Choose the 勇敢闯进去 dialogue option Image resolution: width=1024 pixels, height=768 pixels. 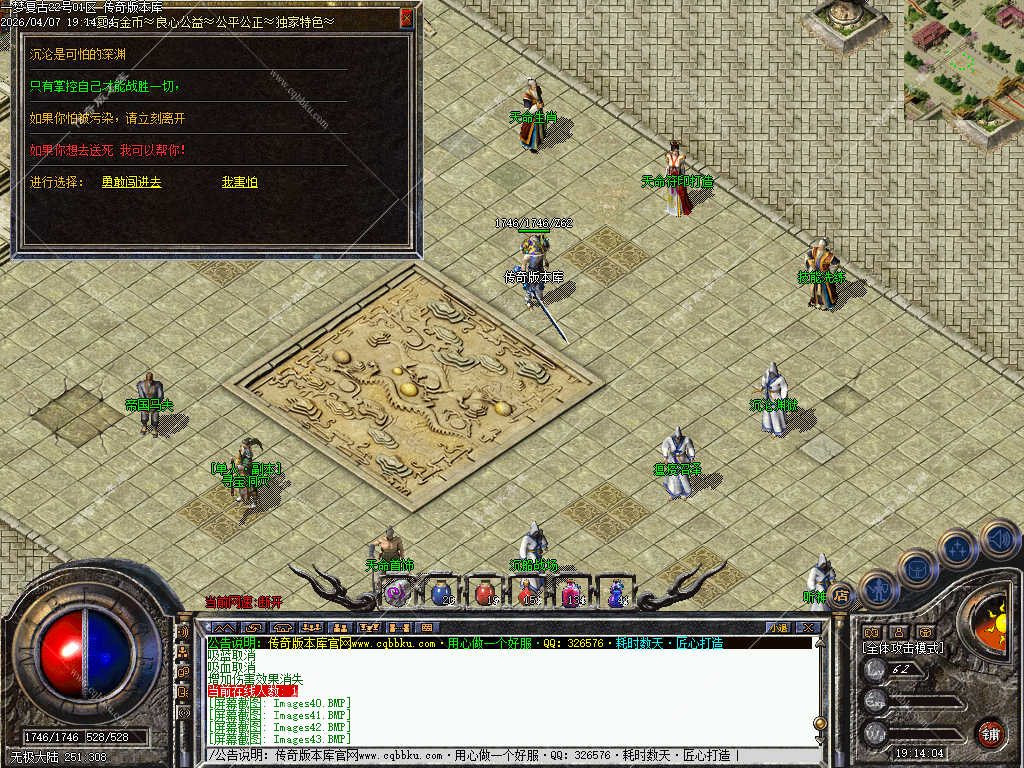[131, 182]
